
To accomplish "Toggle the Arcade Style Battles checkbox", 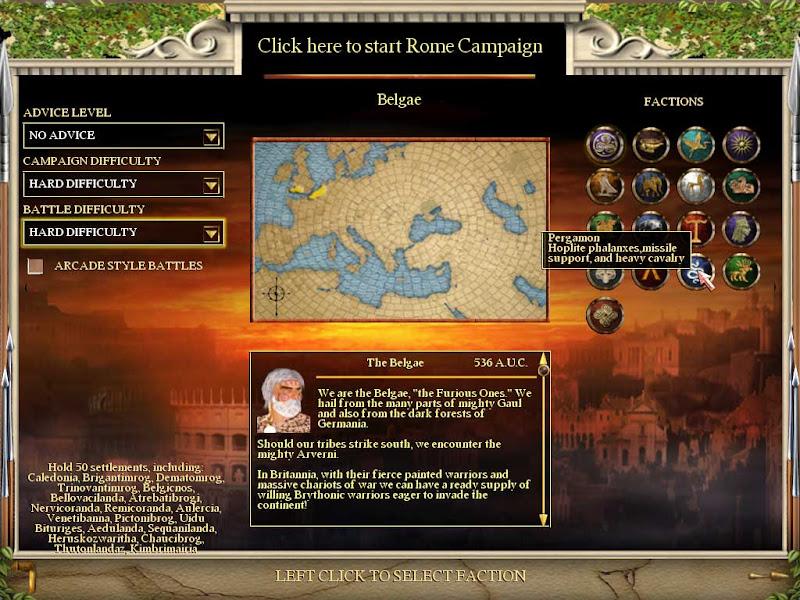I will pos(36,266).
